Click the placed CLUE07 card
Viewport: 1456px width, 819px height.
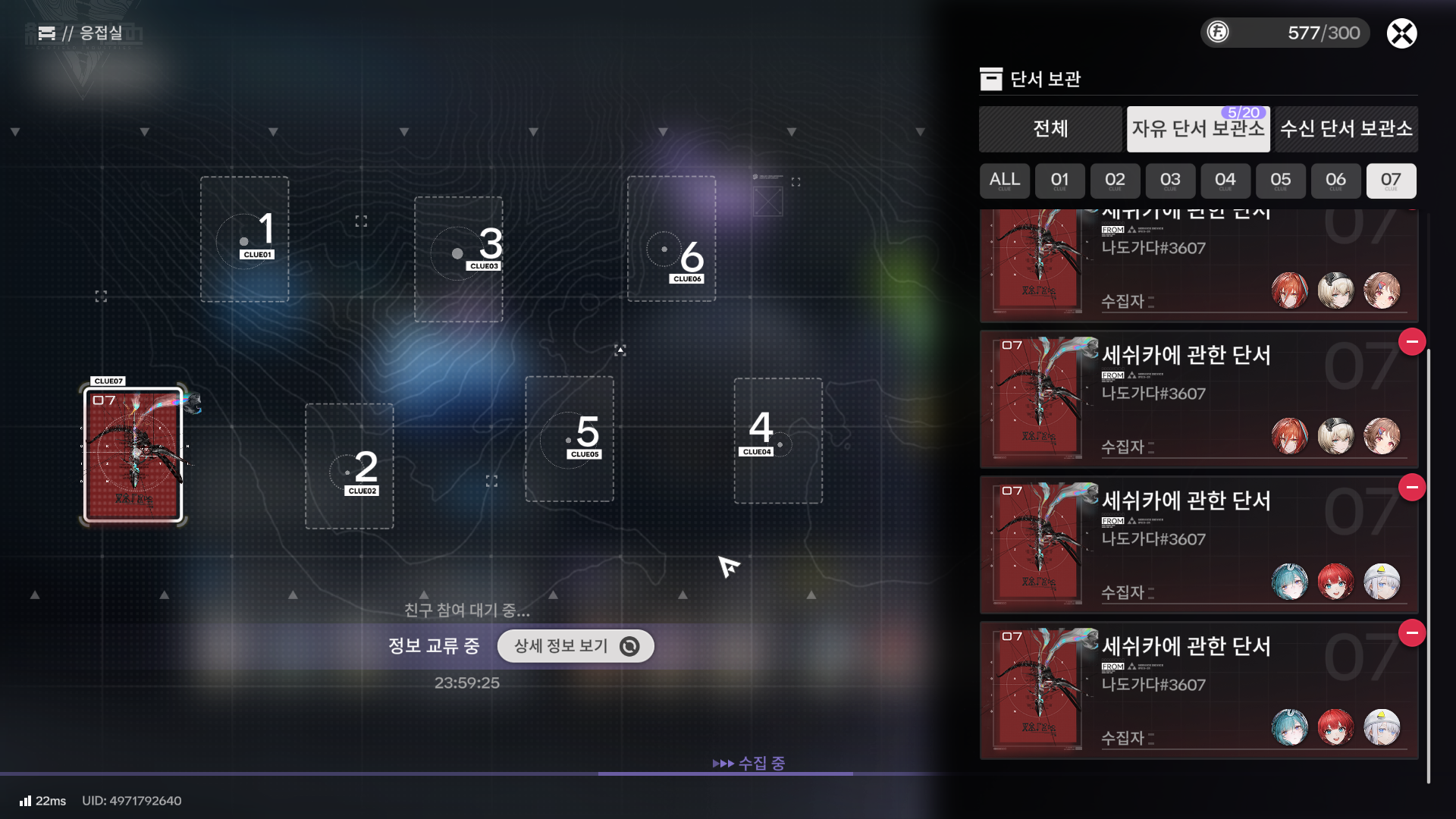[133, 455]
